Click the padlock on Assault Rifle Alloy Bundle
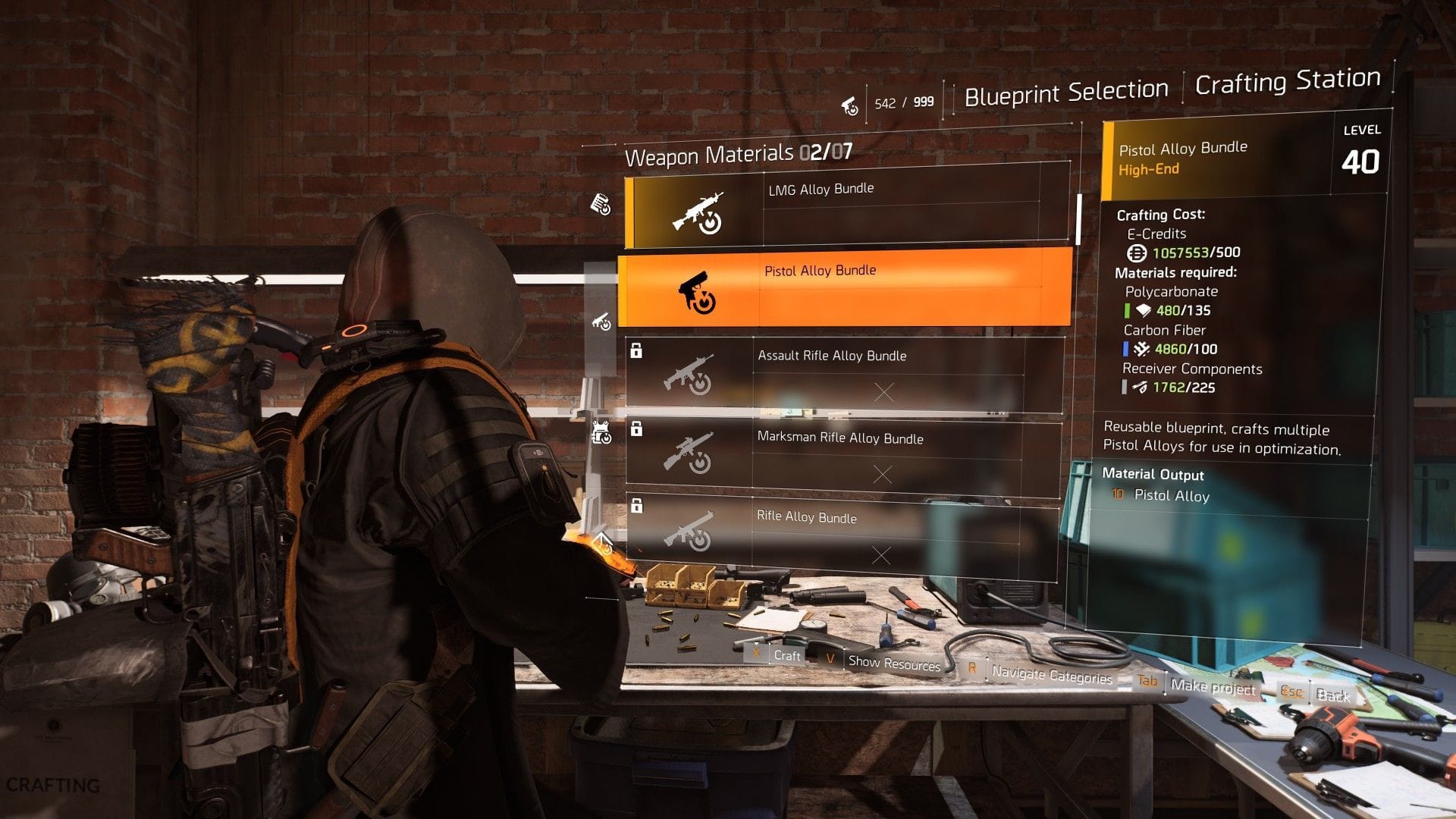 point(637,350)
